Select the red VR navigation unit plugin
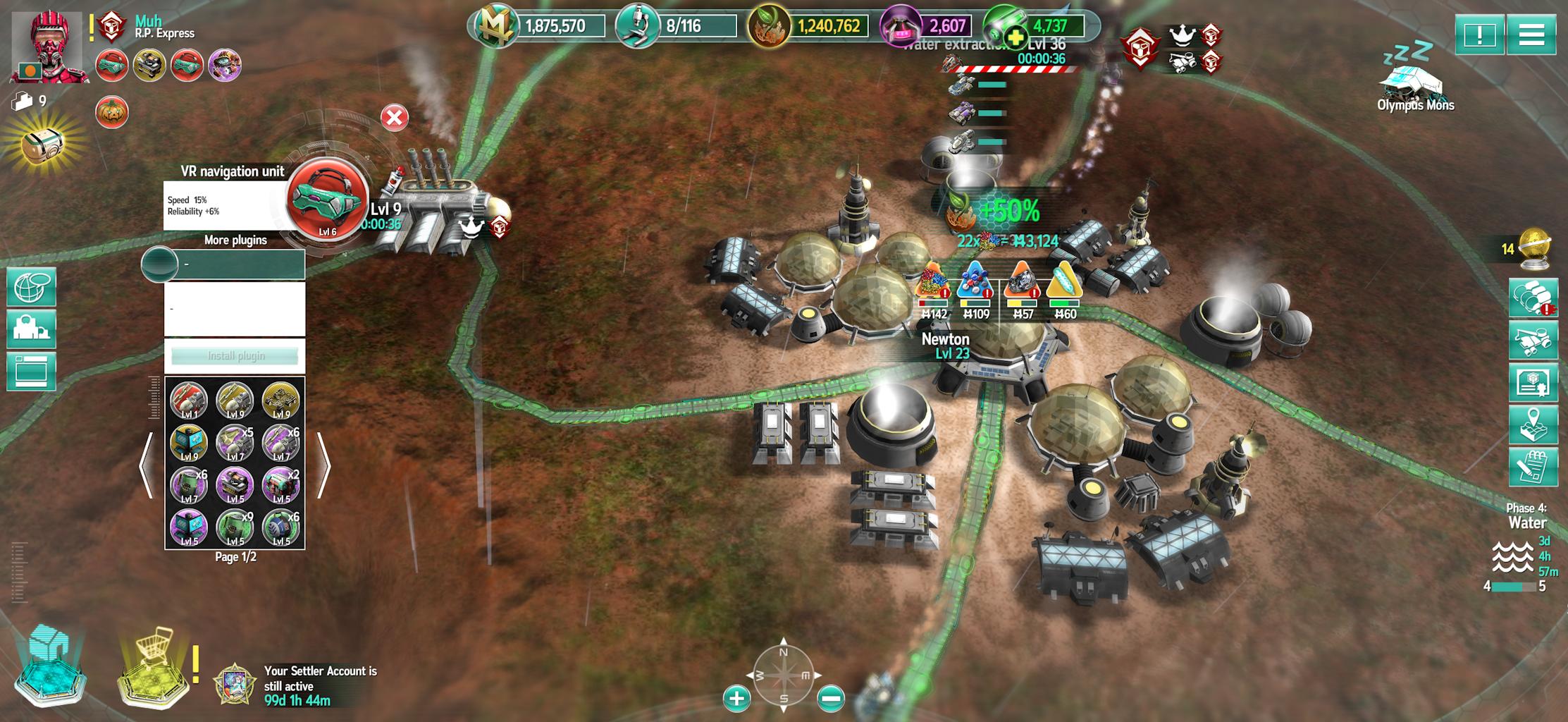 (328, 201)
